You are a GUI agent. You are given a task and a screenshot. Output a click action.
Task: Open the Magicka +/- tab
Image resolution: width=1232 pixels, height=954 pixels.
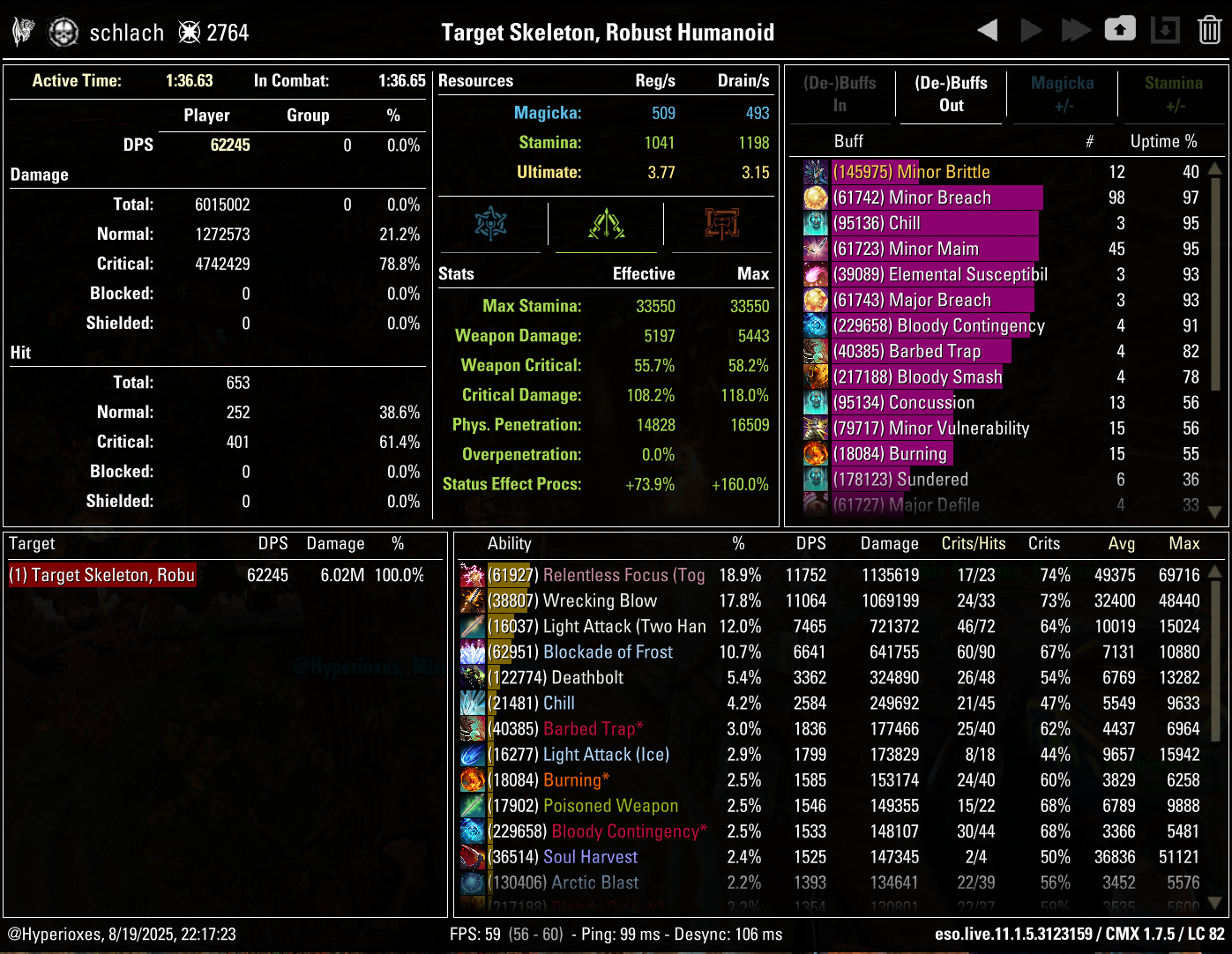(1062, 93)
